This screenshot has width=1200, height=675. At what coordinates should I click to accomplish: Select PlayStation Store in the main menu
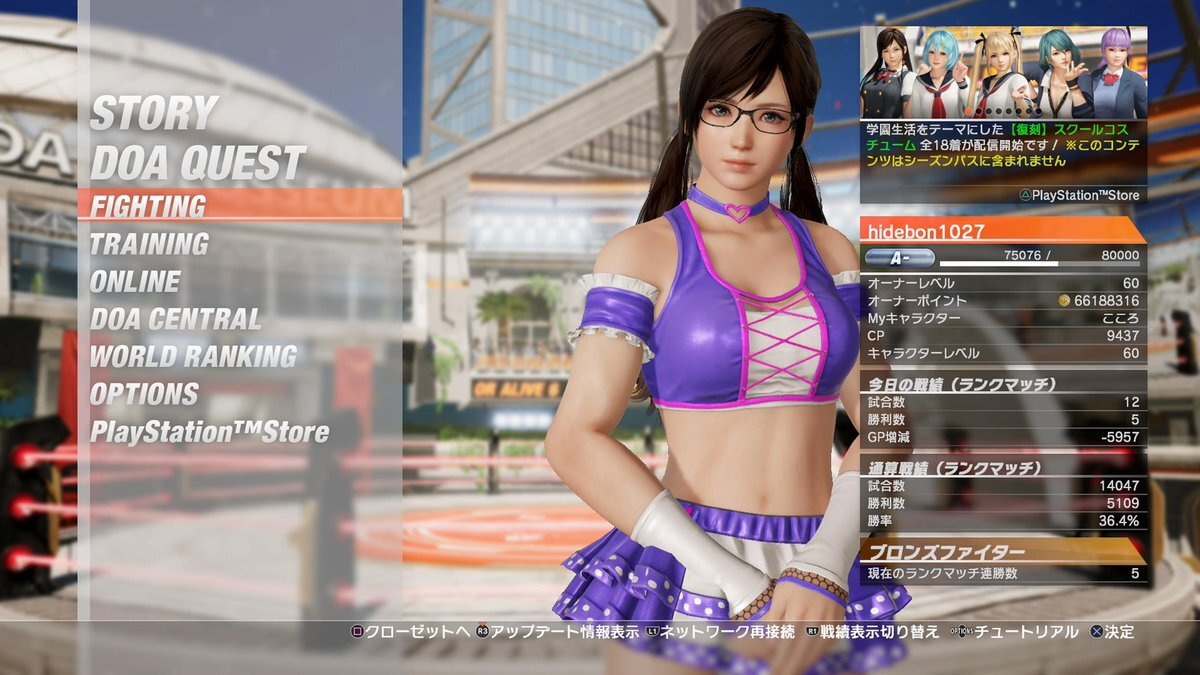point(209,432)
